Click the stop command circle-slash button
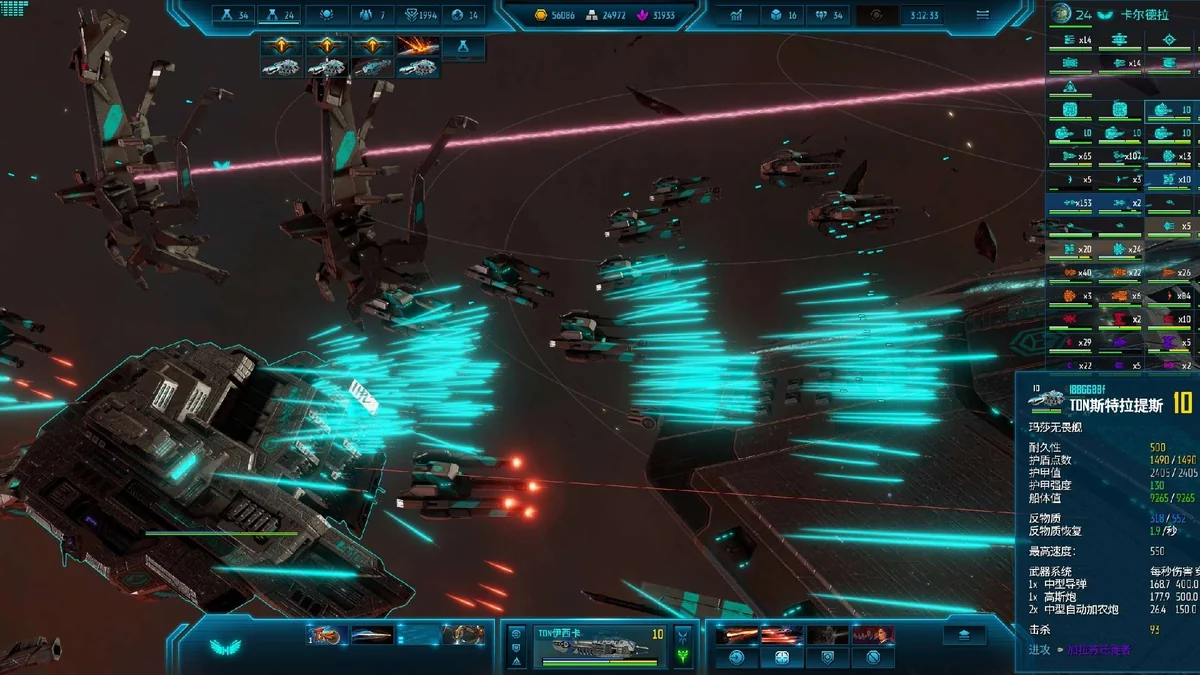 873,657
